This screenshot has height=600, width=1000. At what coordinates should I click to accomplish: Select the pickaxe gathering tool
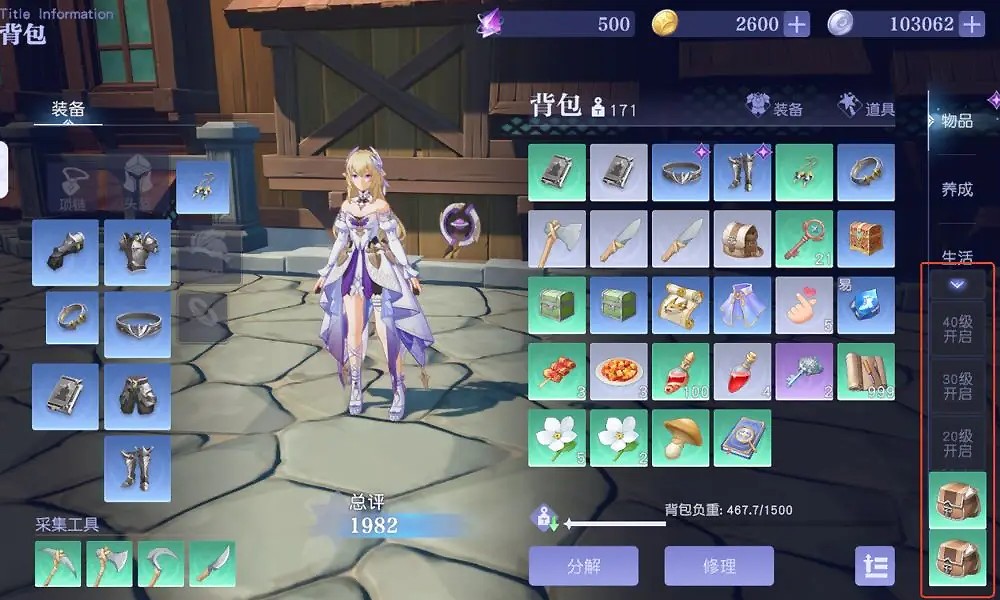(58, 564)
